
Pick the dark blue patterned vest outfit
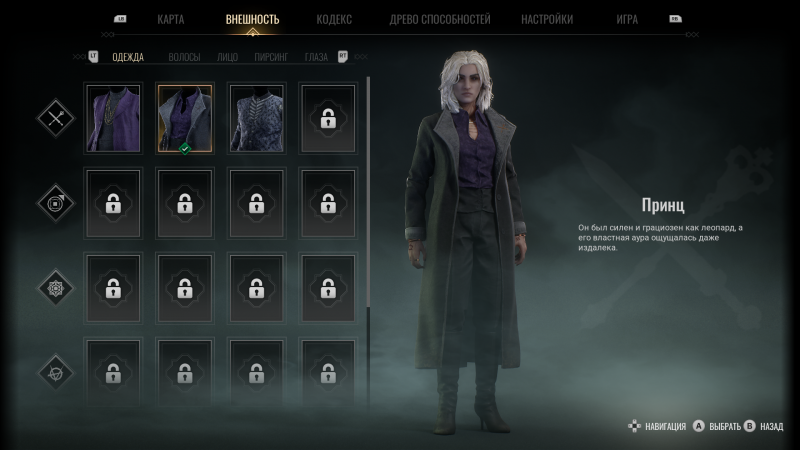pyautogui.click(x=256, y=118)
